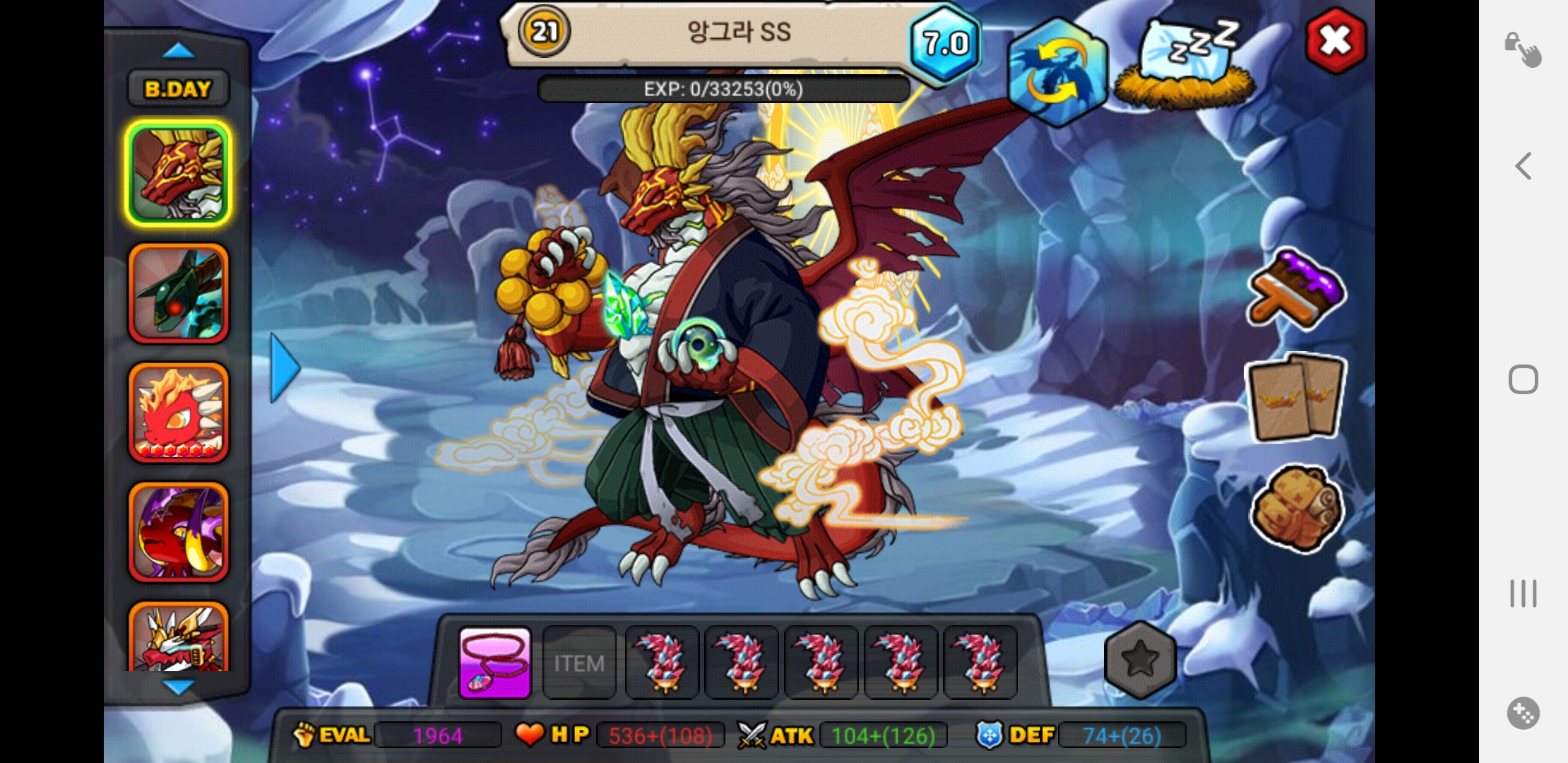The width and height of the screenshot is (1568, 763).
Task: Select the green armored dragon portrait
Action: point(179,293)
